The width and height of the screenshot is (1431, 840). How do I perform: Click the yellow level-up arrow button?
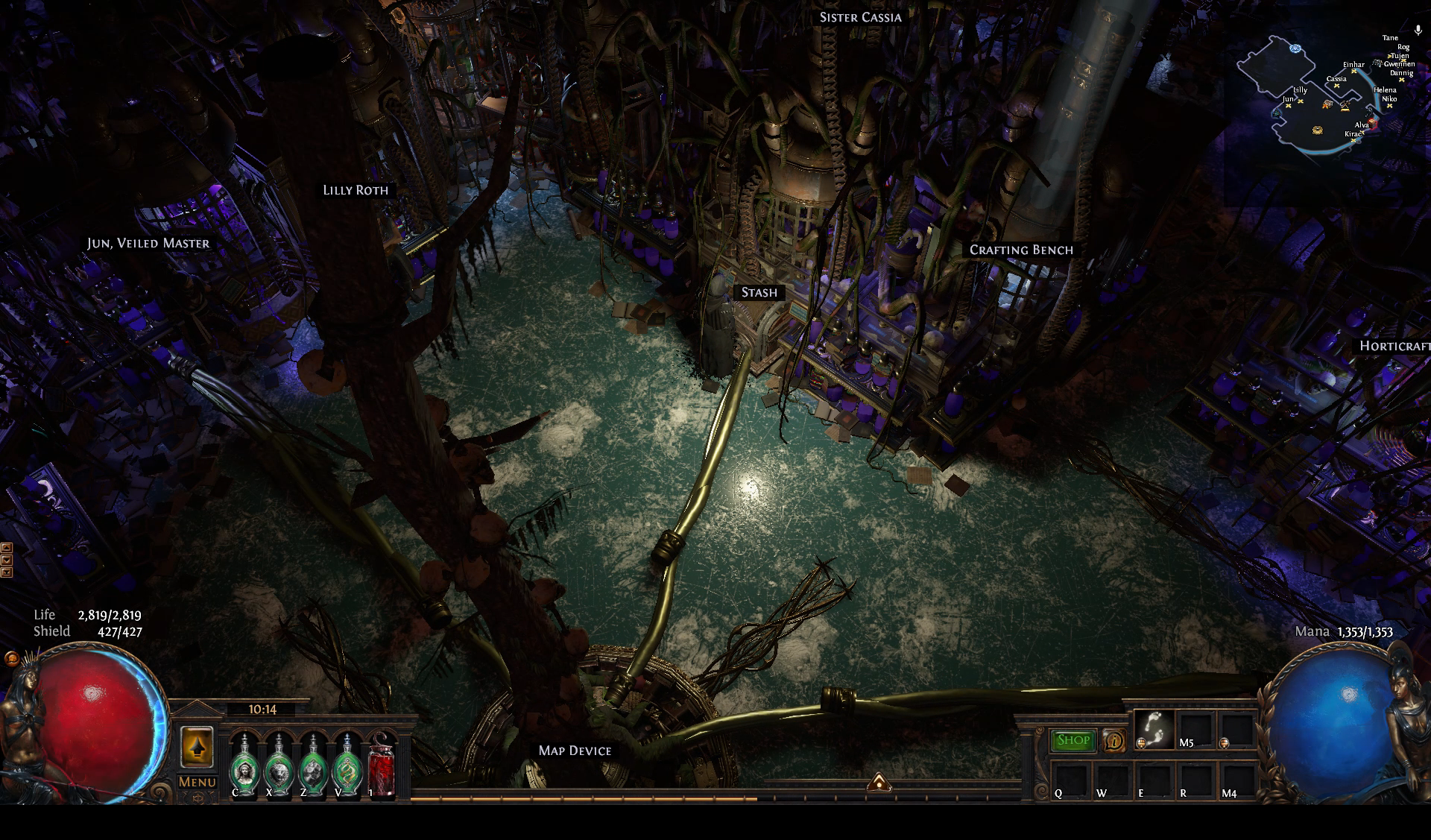click(x=197, y=748)
